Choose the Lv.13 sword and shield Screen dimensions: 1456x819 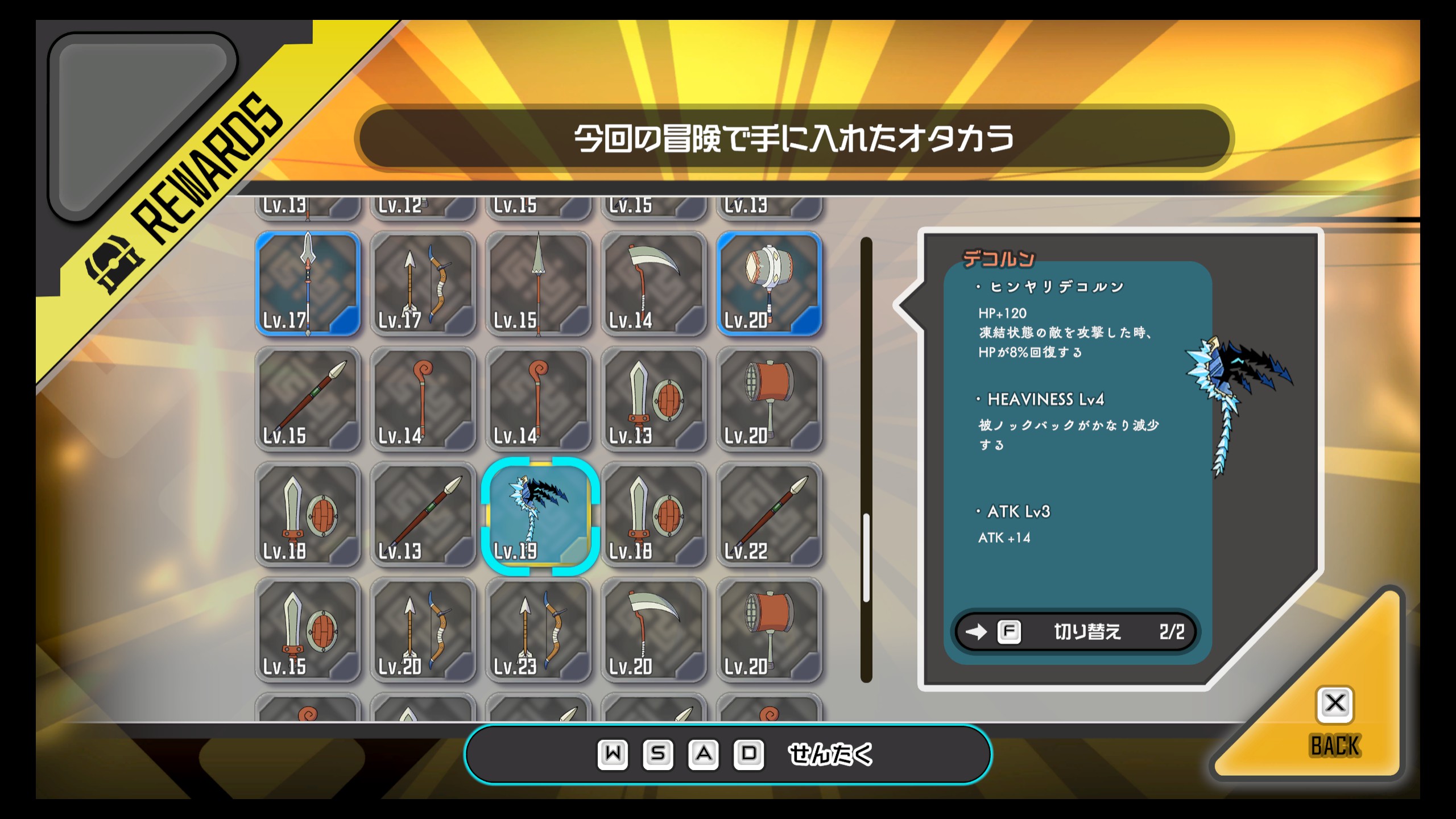(653, 399)
